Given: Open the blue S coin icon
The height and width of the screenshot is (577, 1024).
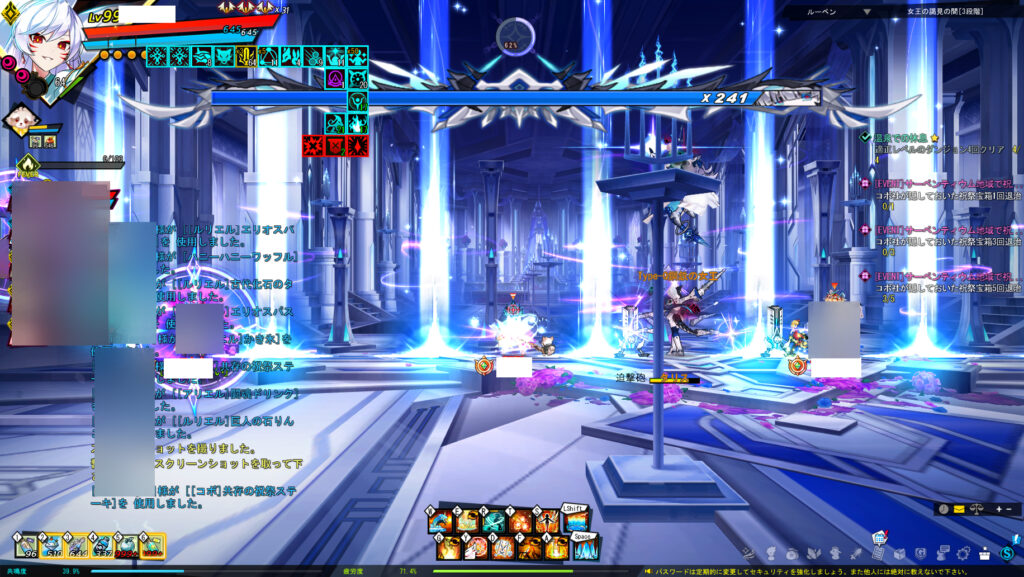Looking at the screenshot, I should pyautogui.click(x=1007, y=553).
